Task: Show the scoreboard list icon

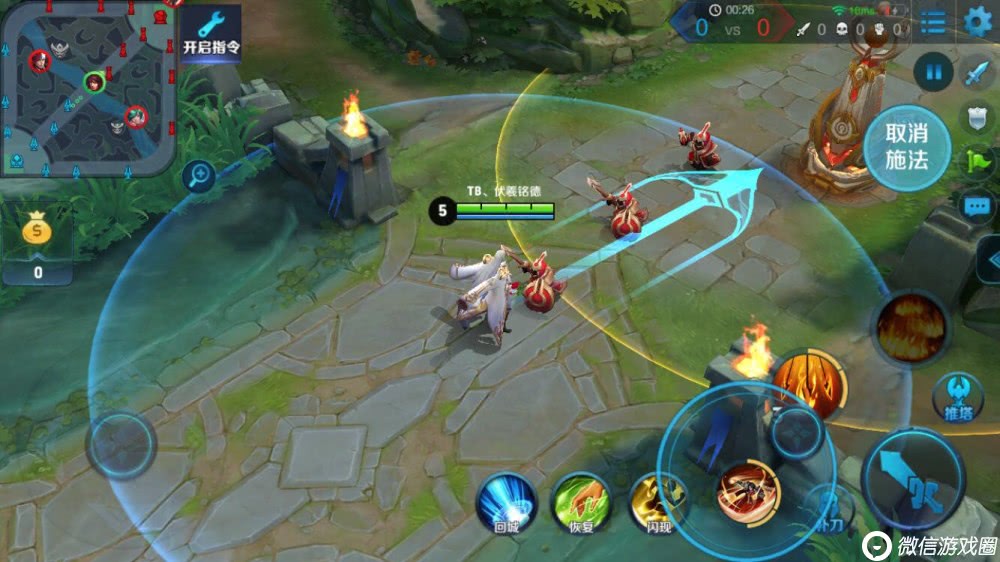Action: [932, 22]
